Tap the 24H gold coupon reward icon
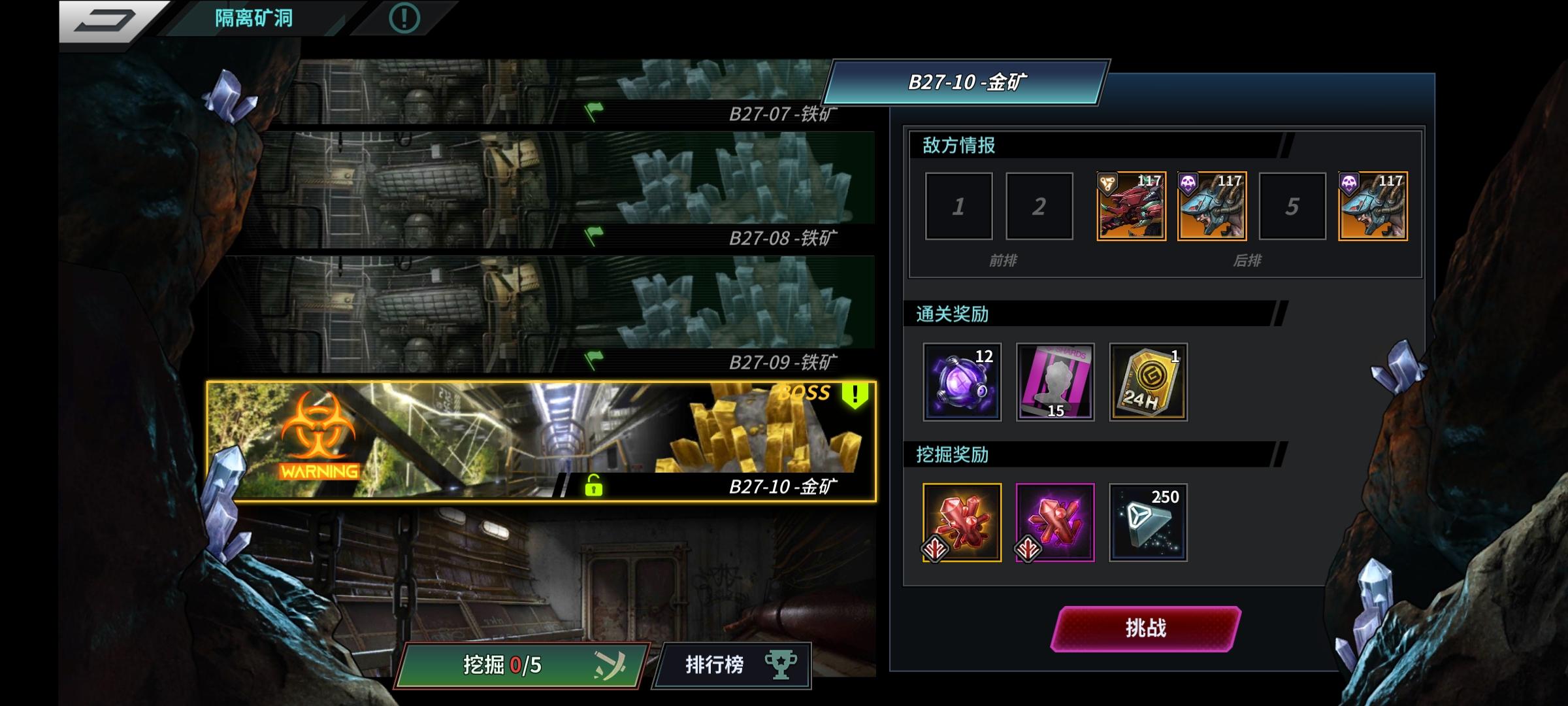The image size is (1568, 706). [1148, 382]
